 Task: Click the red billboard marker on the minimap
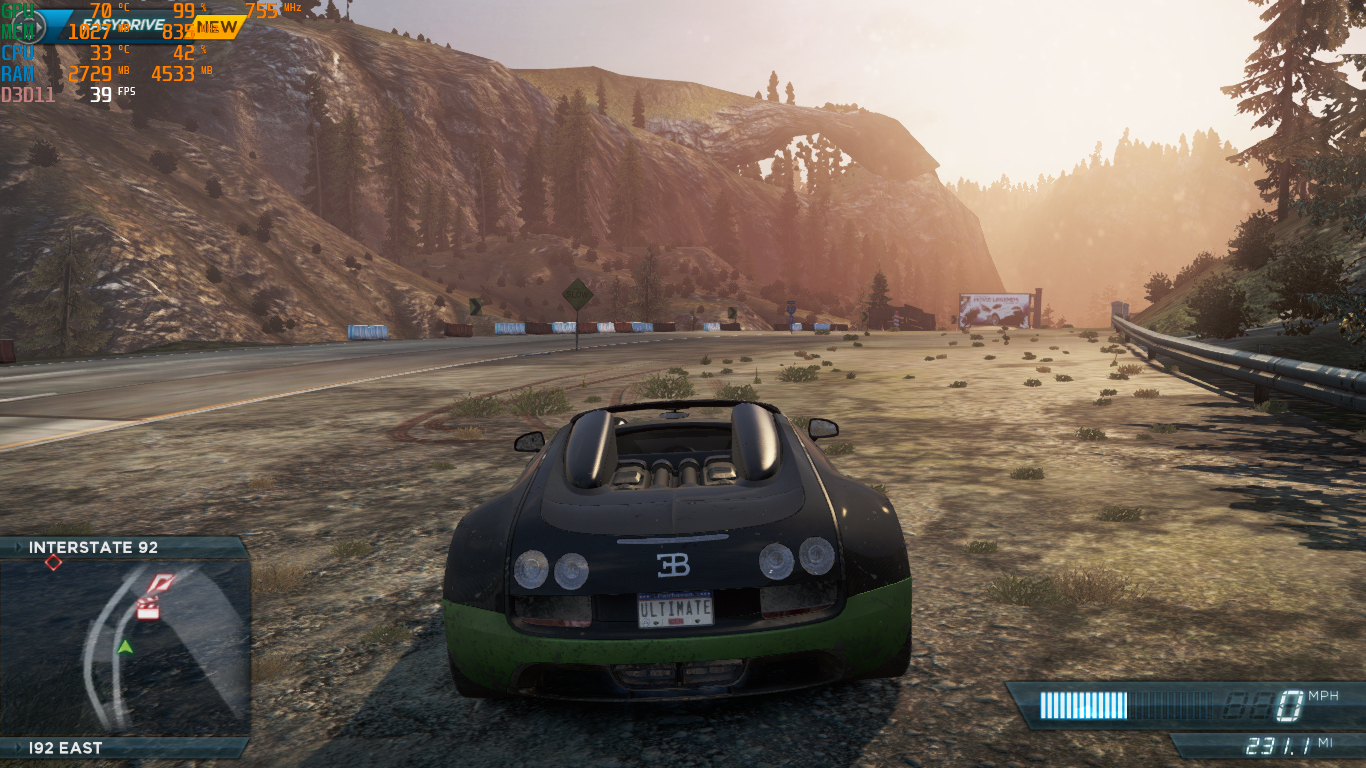point(160,584)
